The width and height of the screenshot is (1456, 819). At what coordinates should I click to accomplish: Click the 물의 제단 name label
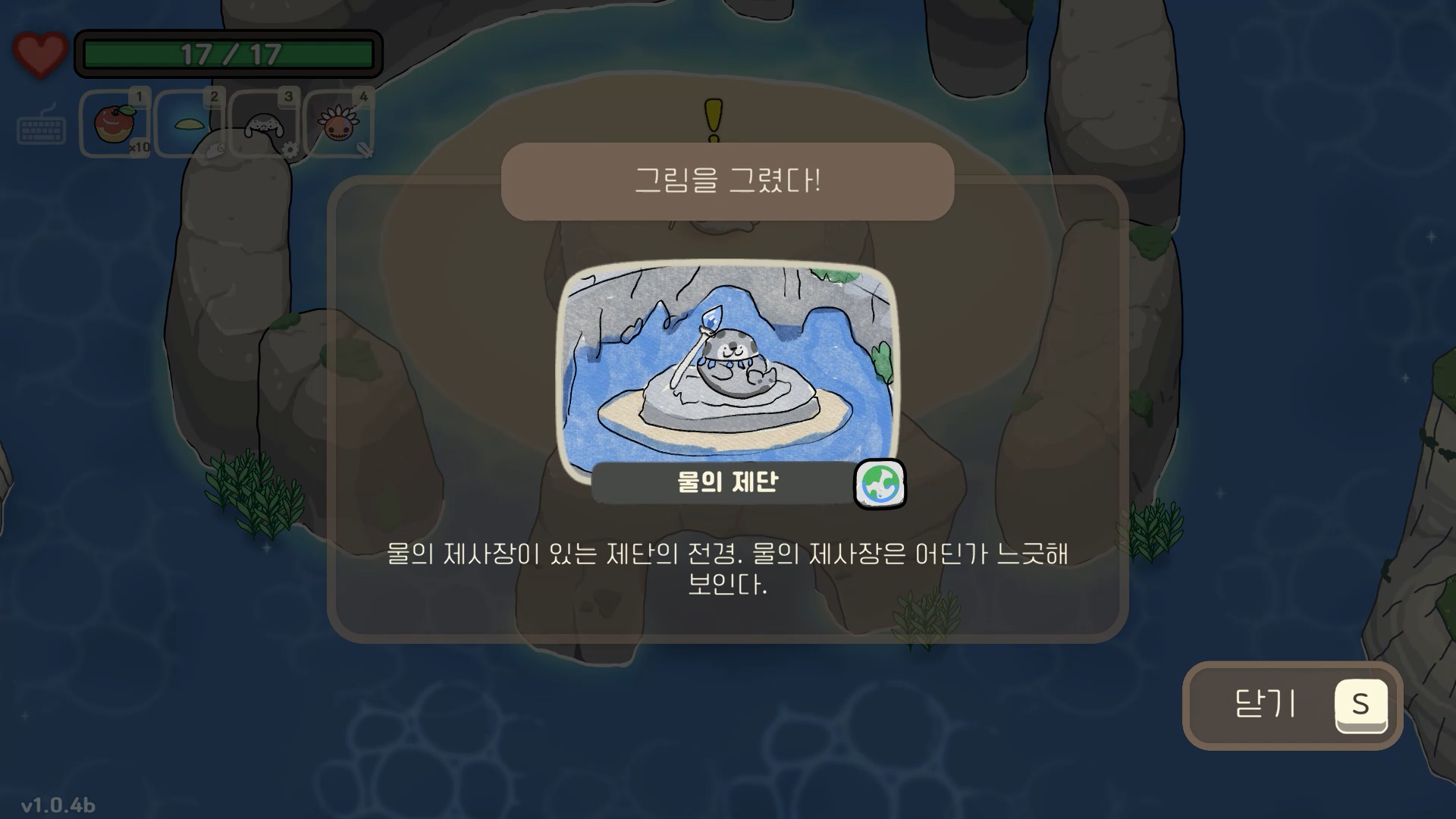pos(728,480)
